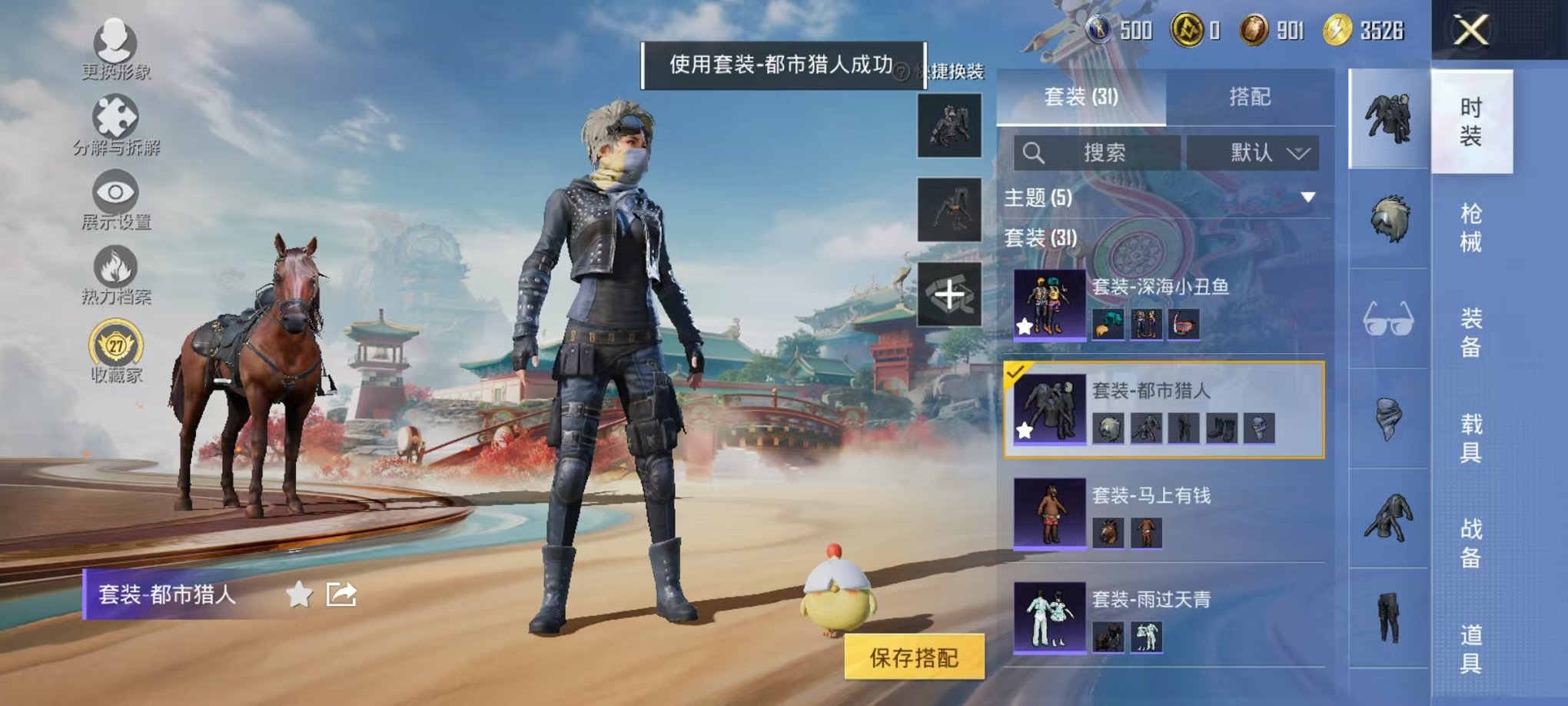
Task: Open the 枪械 weapons menu item
Action: coord(1471,227)
